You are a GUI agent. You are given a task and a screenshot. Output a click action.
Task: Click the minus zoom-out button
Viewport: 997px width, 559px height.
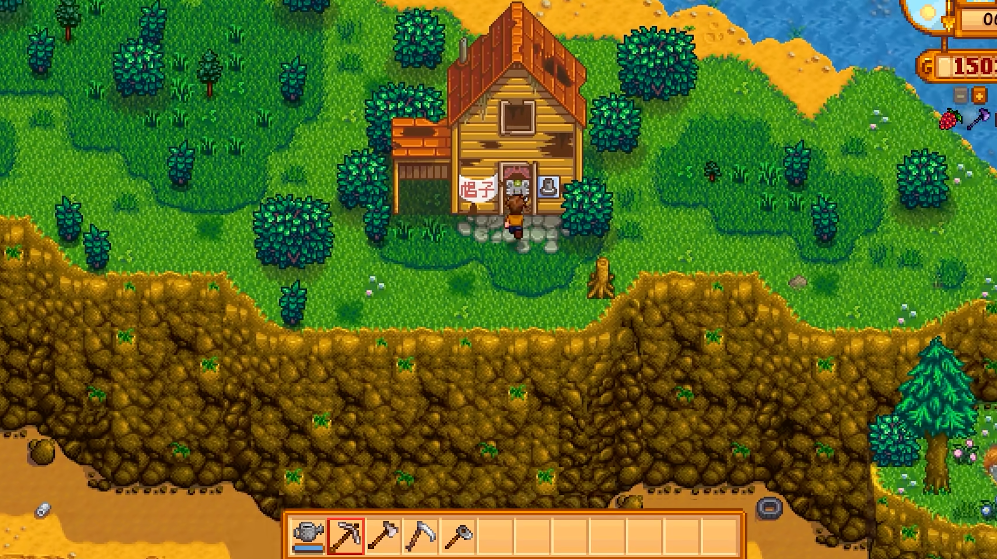pos(961,95)
